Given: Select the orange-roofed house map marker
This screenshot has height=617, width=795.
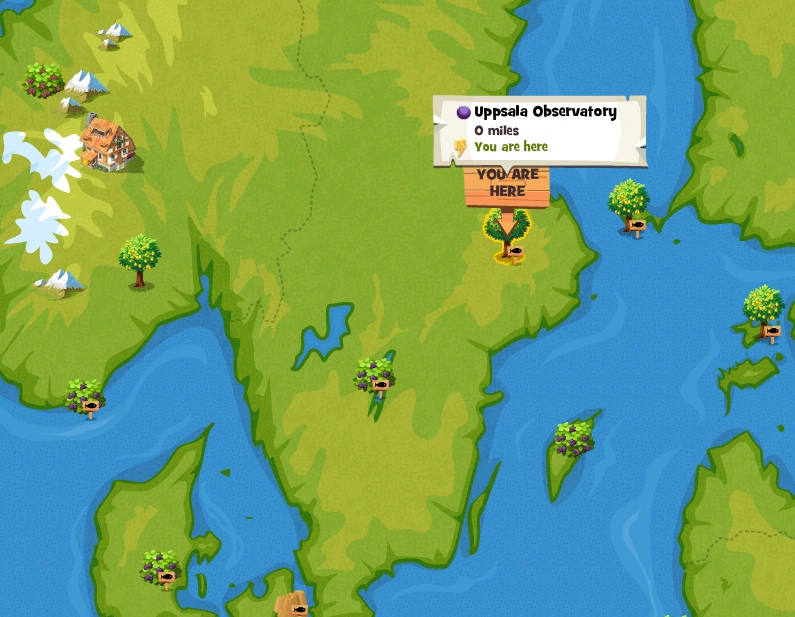Looking at the screenshot, I should pos(107,143).
